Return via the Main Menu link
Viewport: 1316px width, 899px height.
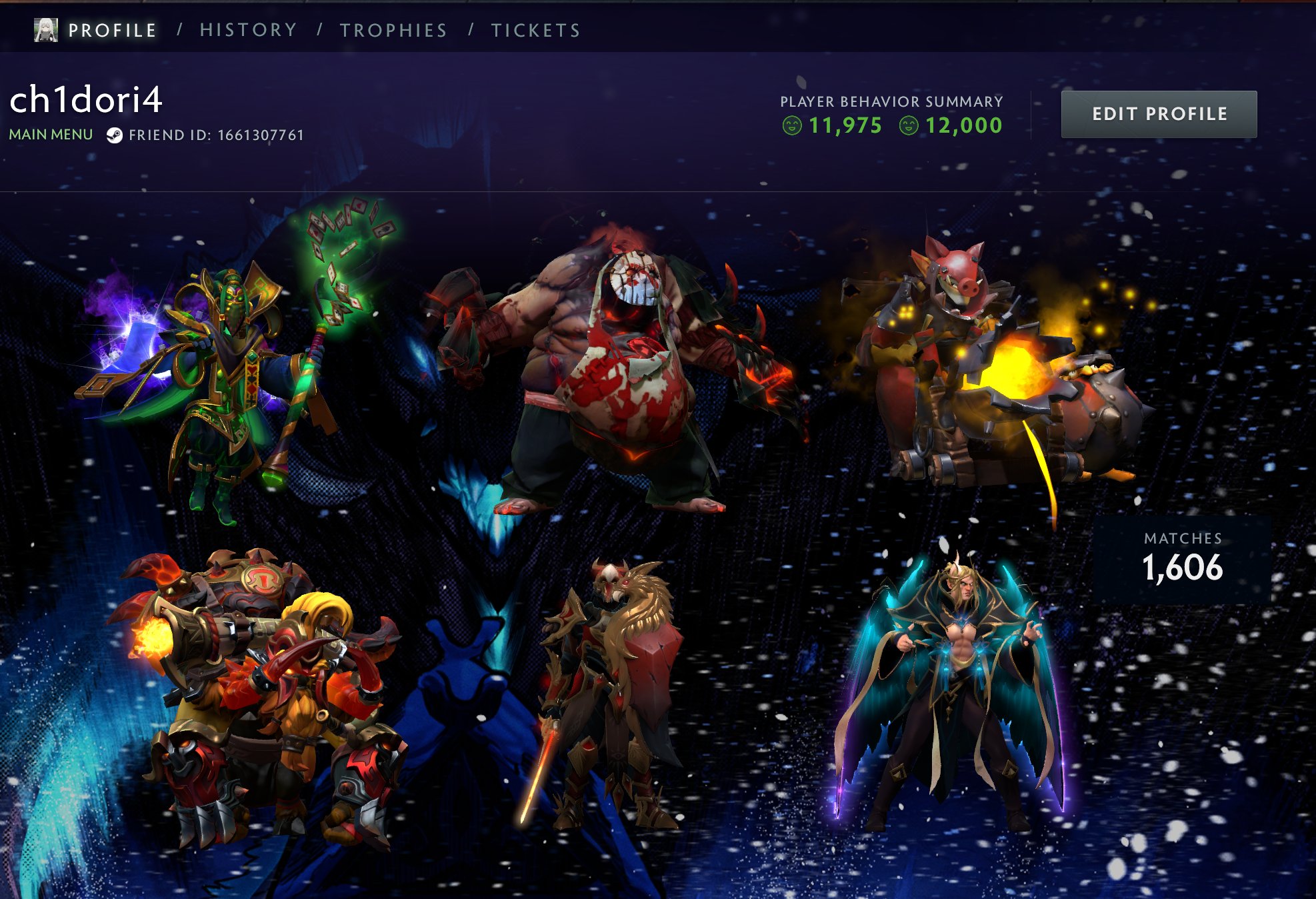51,135
